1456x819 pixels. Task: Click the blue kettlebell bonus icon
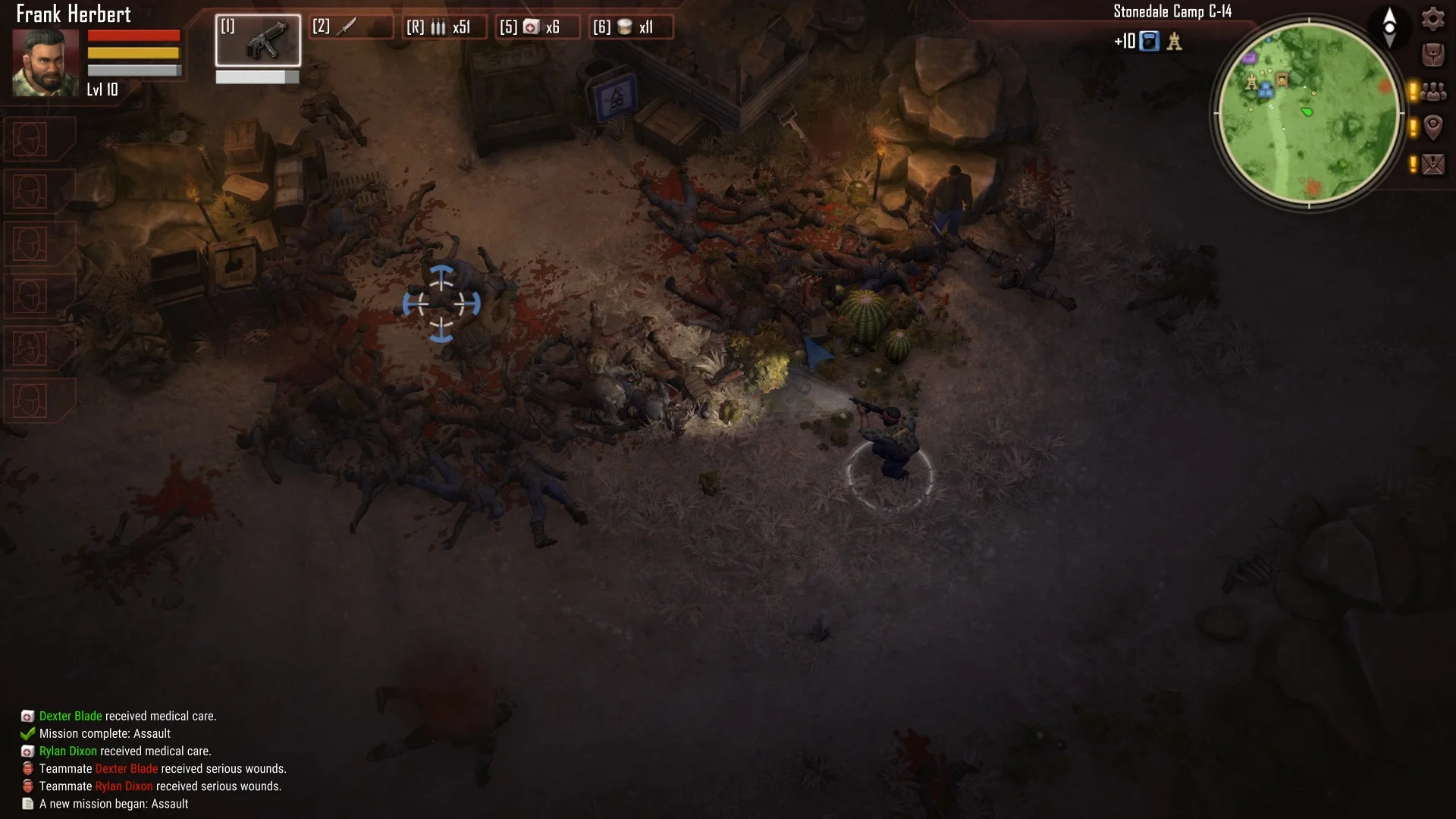click(1150, 41)
